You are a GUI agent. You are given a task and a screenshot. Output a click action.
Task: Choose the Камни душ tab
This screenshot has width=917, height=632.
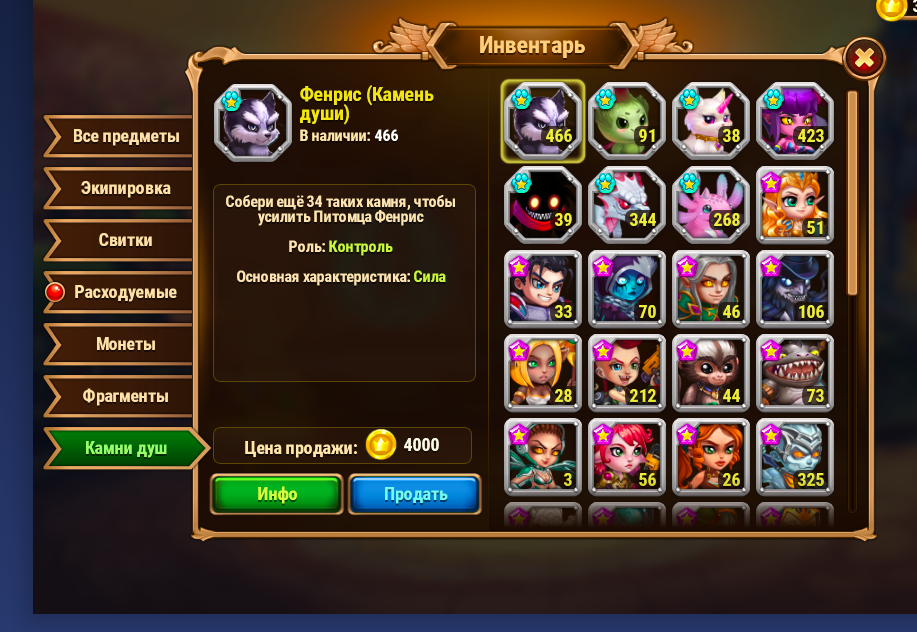(x=124, y=449)
